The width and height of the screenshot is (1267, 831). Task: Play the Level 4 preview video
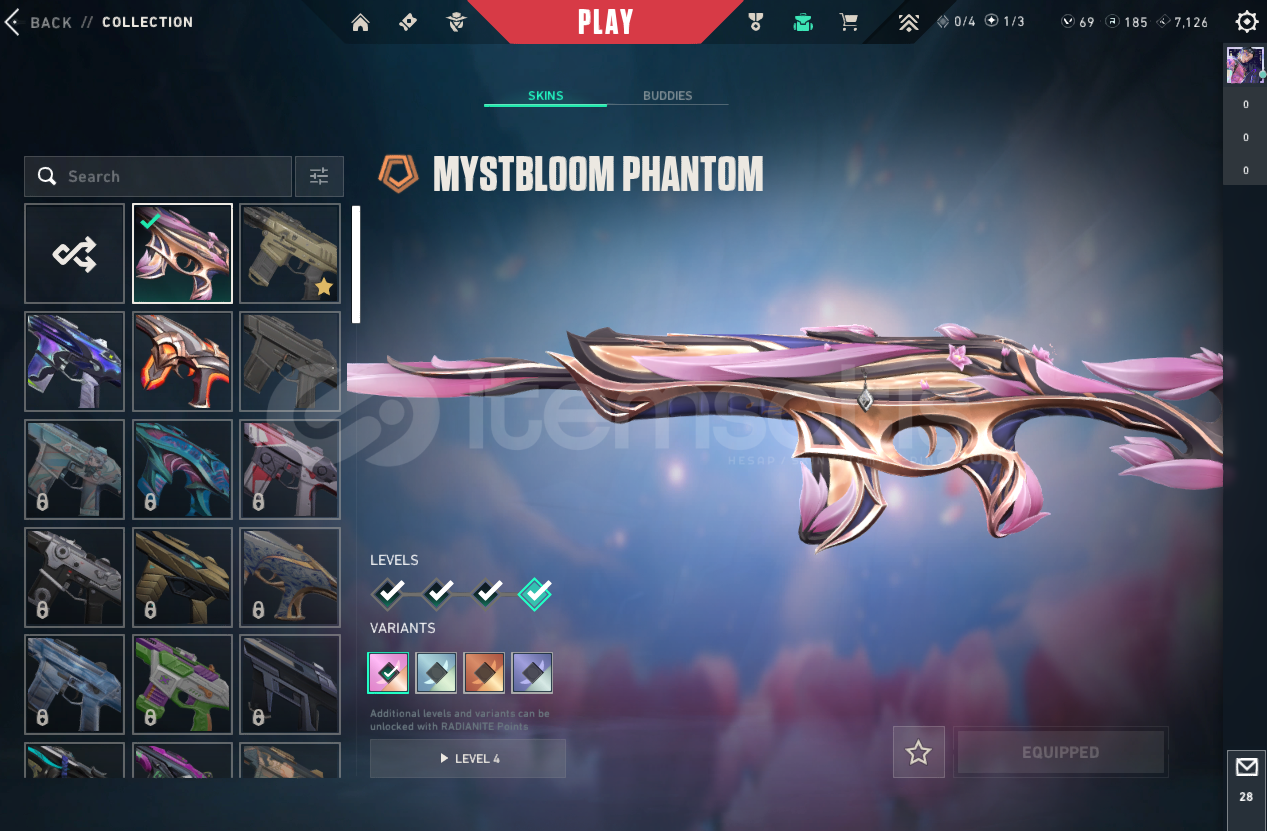(x=467, y=759)
